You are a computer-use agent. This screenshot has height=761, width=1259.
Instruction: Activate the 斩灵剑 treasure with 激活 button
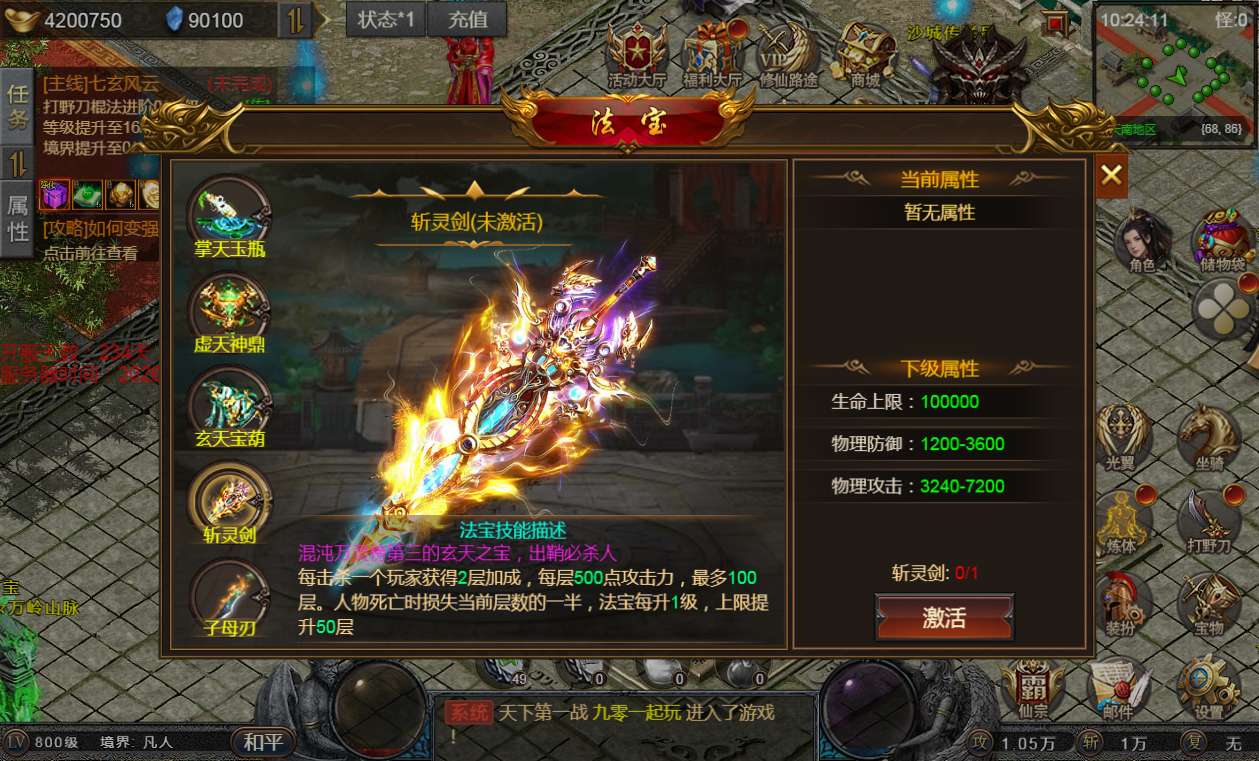944,617
